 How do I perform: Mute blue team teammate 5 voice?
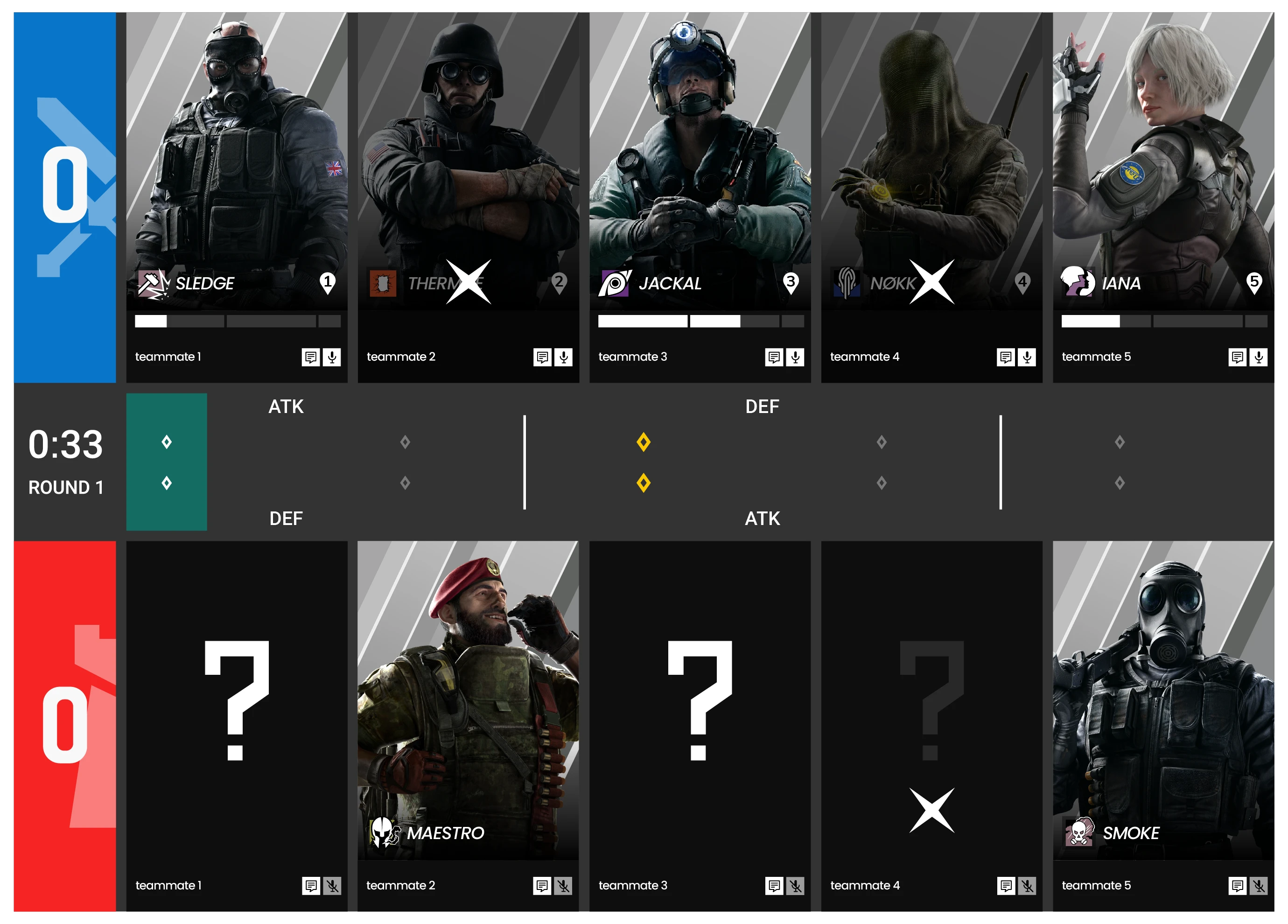(x=1259, y=357)
